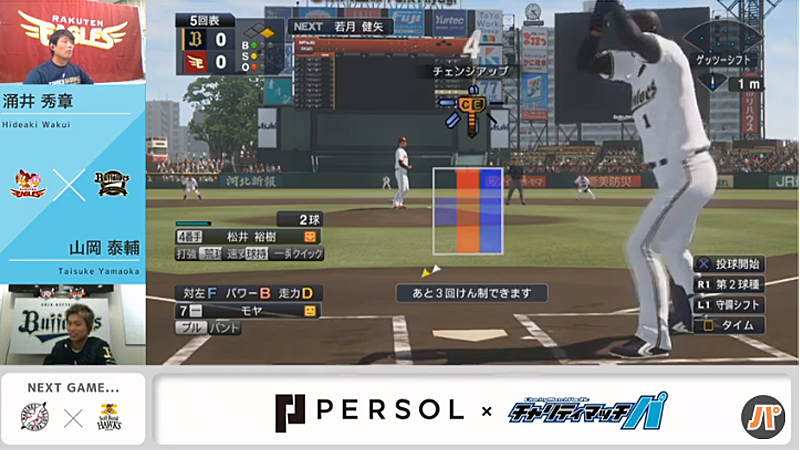Click Taisuke Yamaoka's webcam feed
This screenshot has width=800, height=450.
72,325
